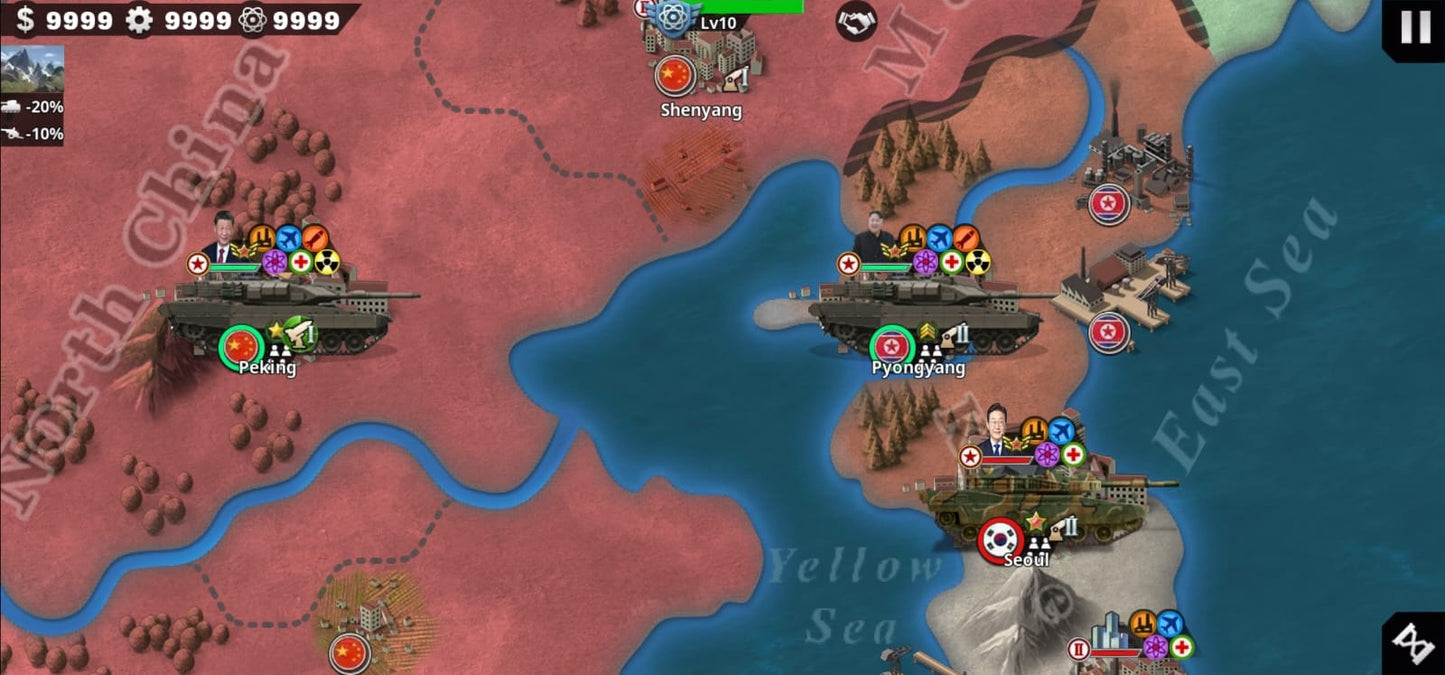This screenshot has height=675, width=1445.
Task: Open the mountain terrain info thumbnail
Action: coord(32,69)
